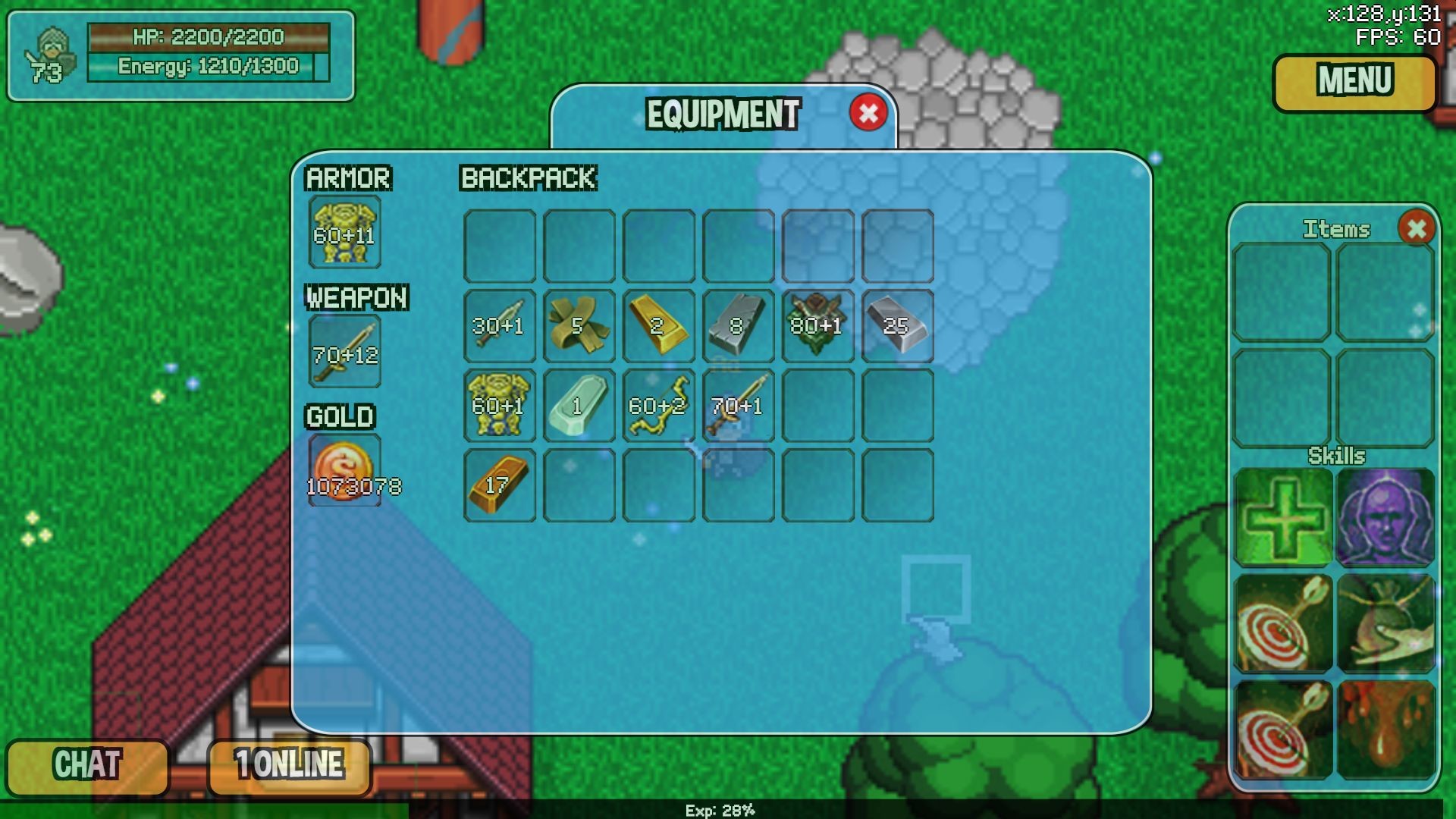The width and height of the screenshot is (1456, 819).
Task: Use the upper target-shot skill
Action: click(1282, 622)
